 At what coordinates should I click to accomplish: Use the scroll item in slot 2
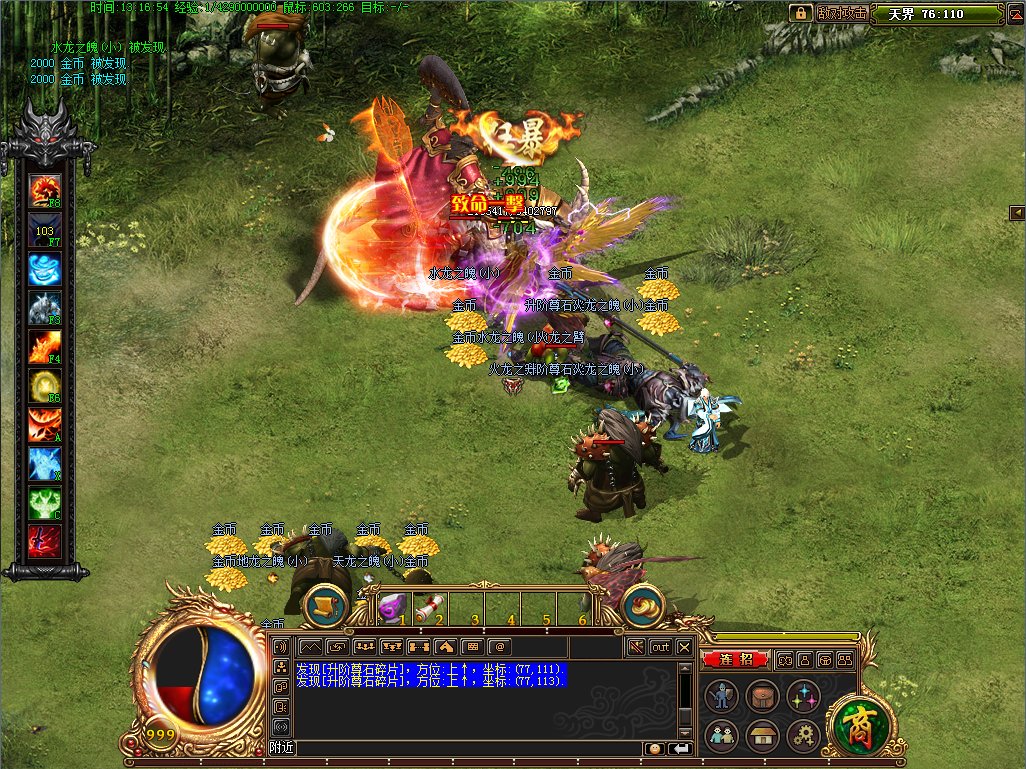pos(428,605)
